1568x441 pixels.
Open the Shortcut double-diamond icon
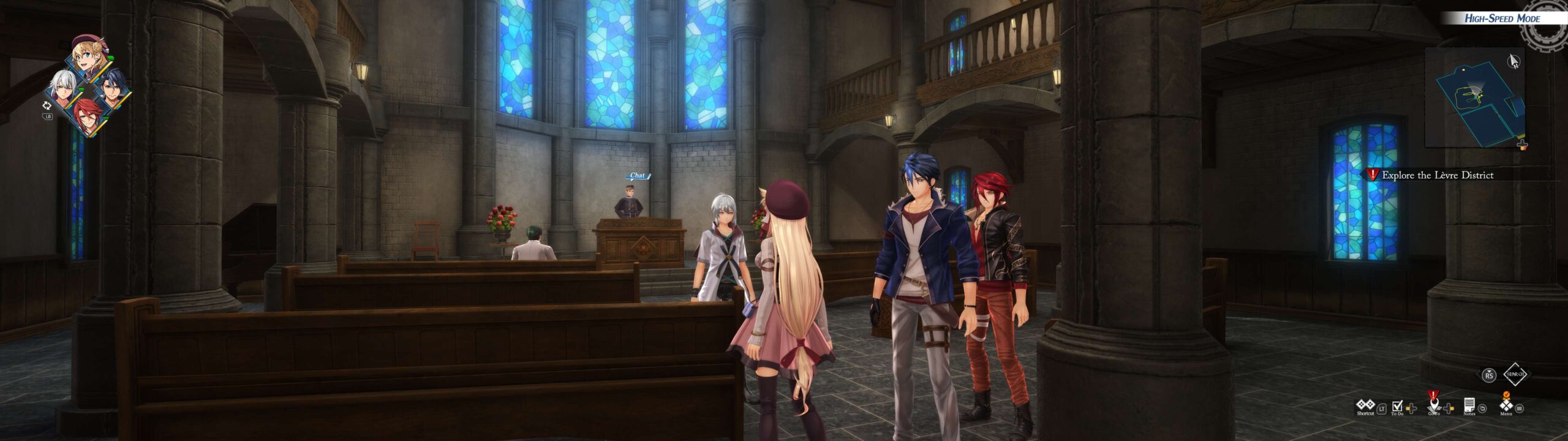1365,405
